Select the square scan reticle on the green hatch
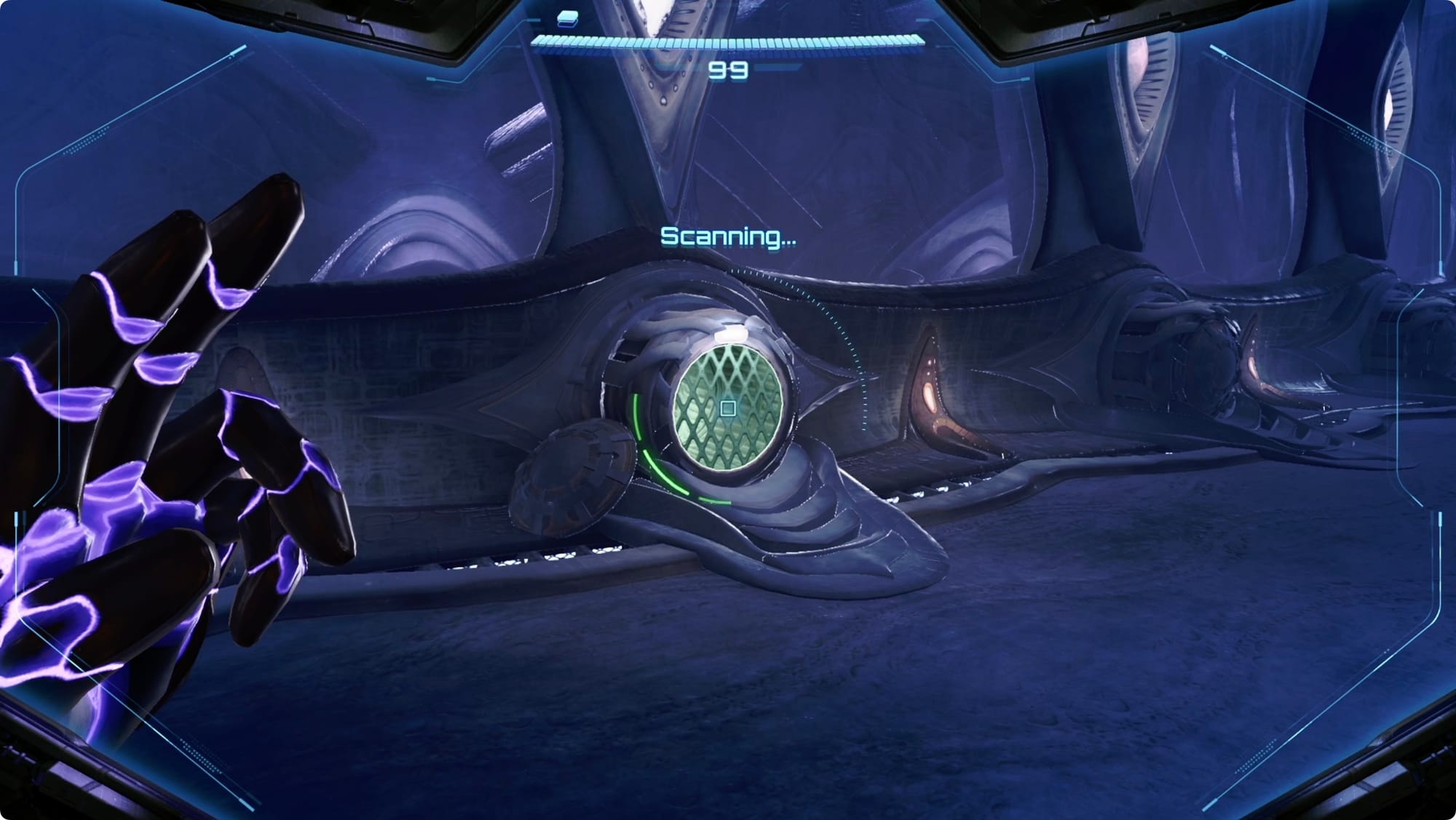This screenshot has height=820, width=1456. pyautogui.click(x=727, y=408)
